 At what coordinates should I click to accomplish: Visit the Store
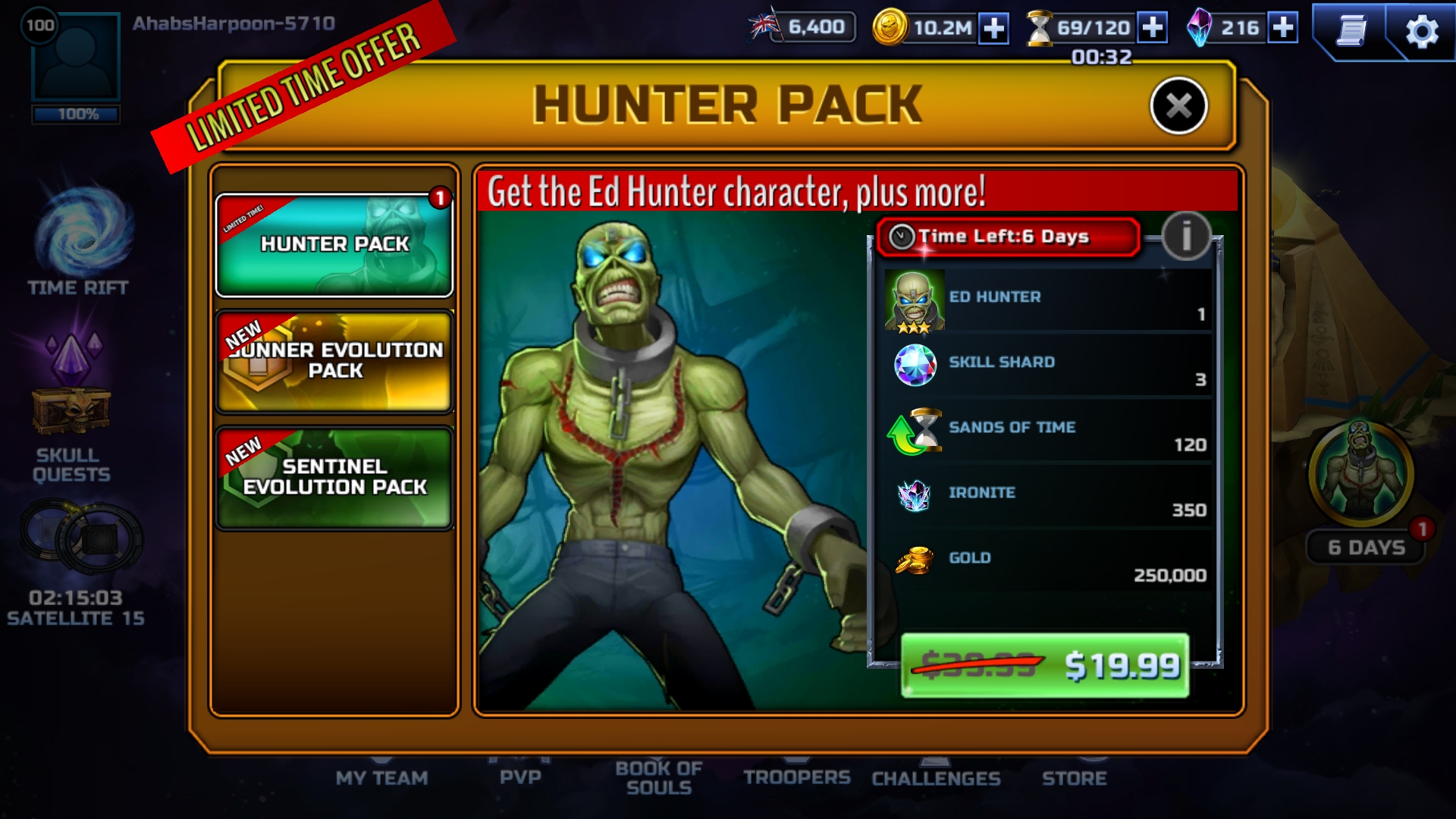point(1074,778)
